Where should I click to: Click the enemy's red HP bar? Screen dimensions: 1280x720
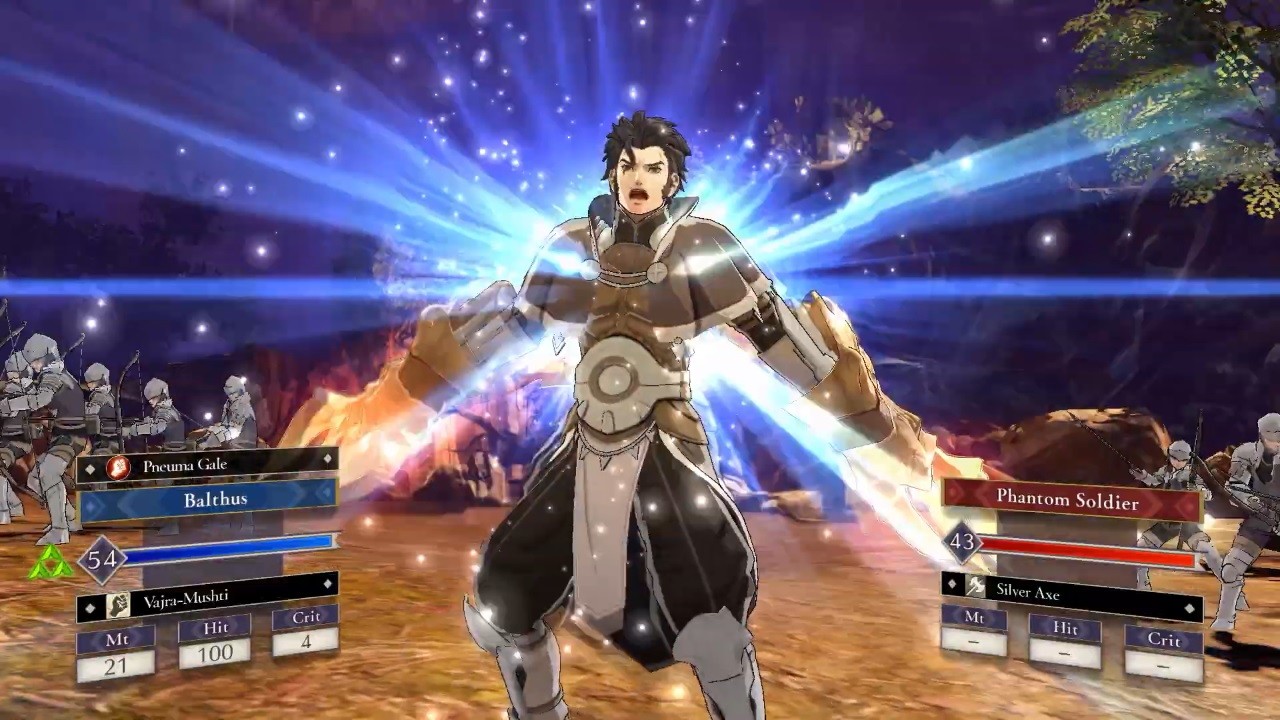coord(1090,546)
